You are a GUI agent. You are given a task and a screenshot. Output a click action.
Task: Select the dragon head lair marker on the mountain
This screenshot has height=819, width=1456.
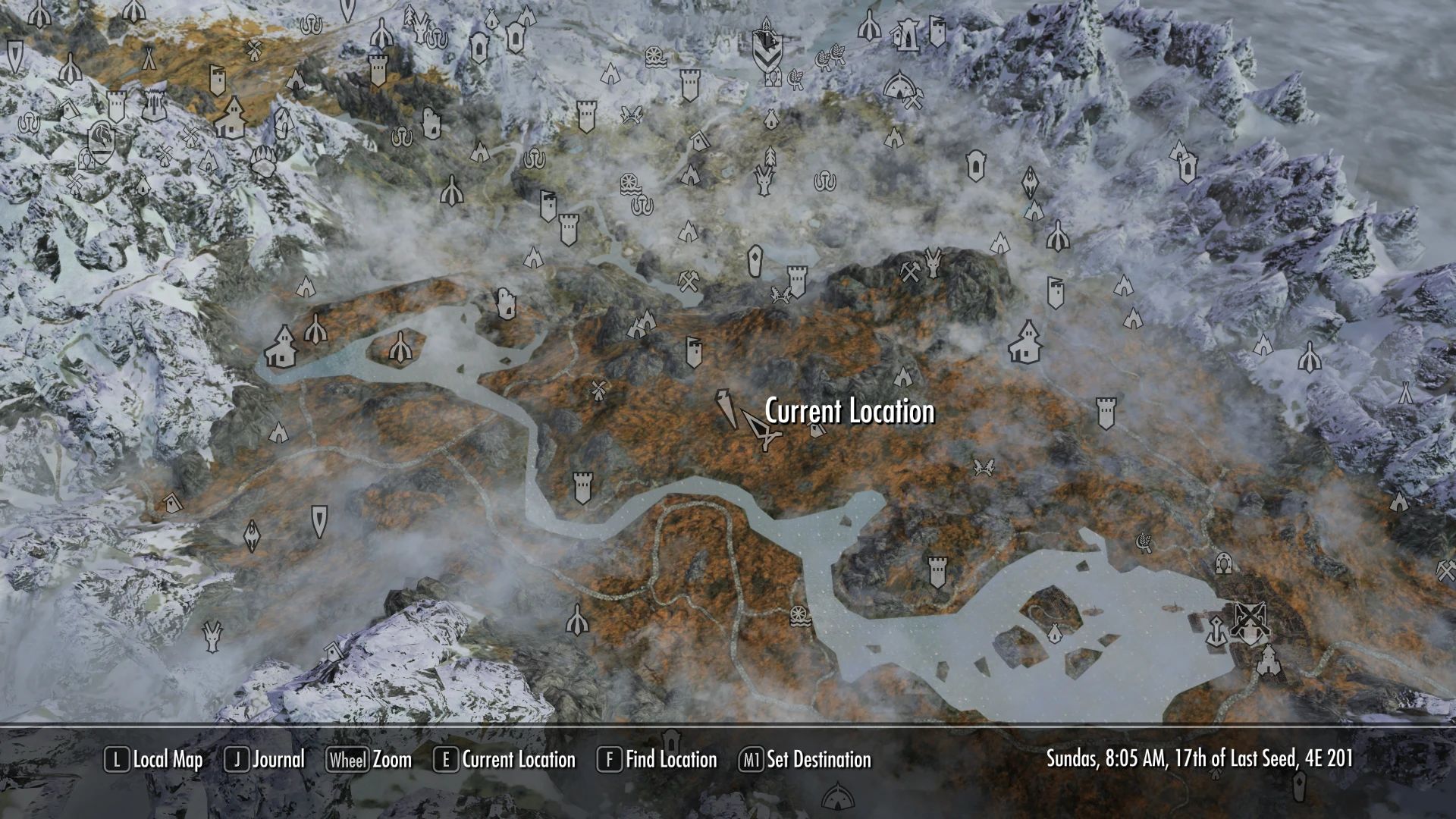click(x=932, y=265)
